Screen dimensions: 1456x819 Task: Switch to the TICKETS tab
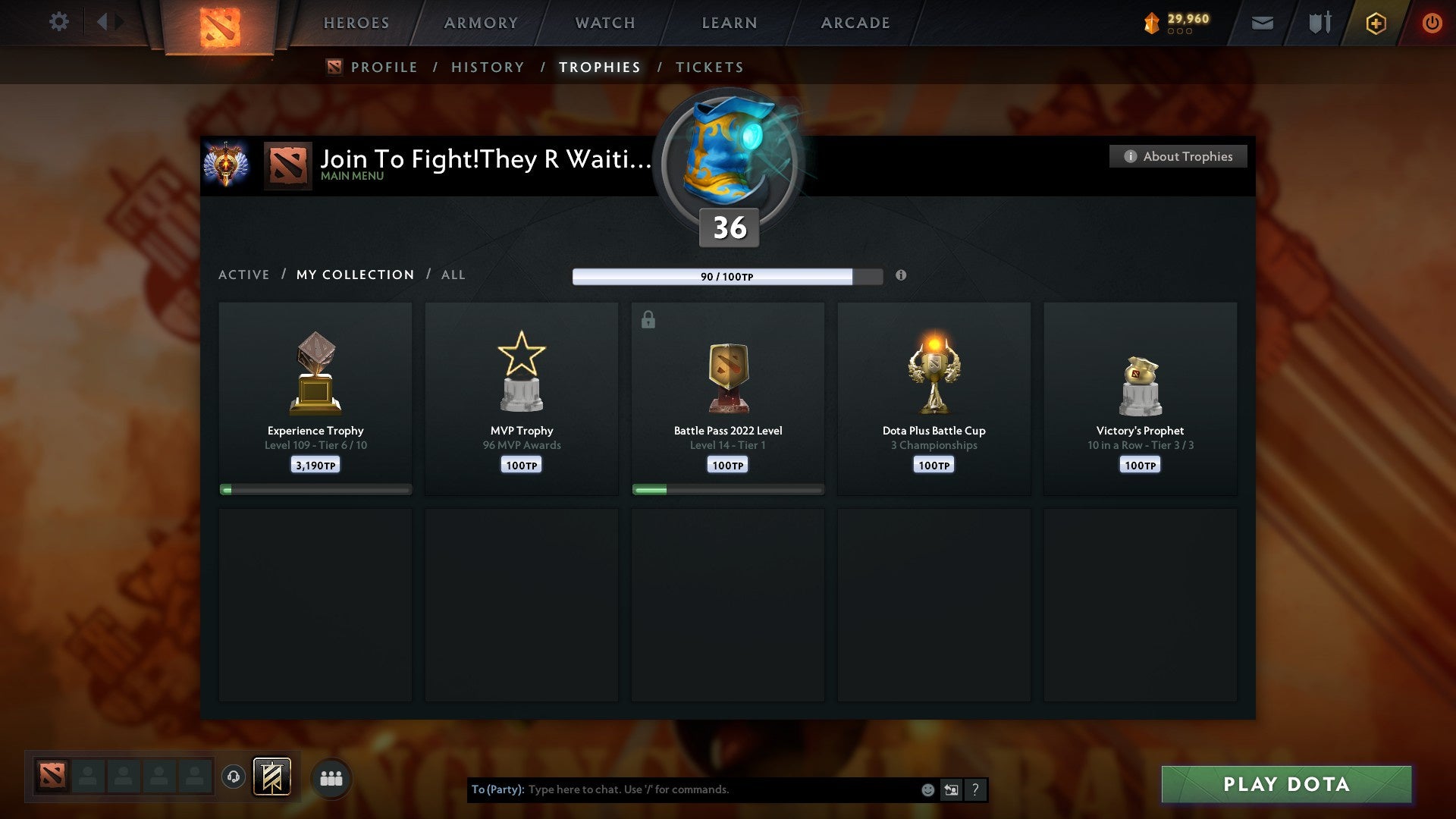[x=708, y=67]
